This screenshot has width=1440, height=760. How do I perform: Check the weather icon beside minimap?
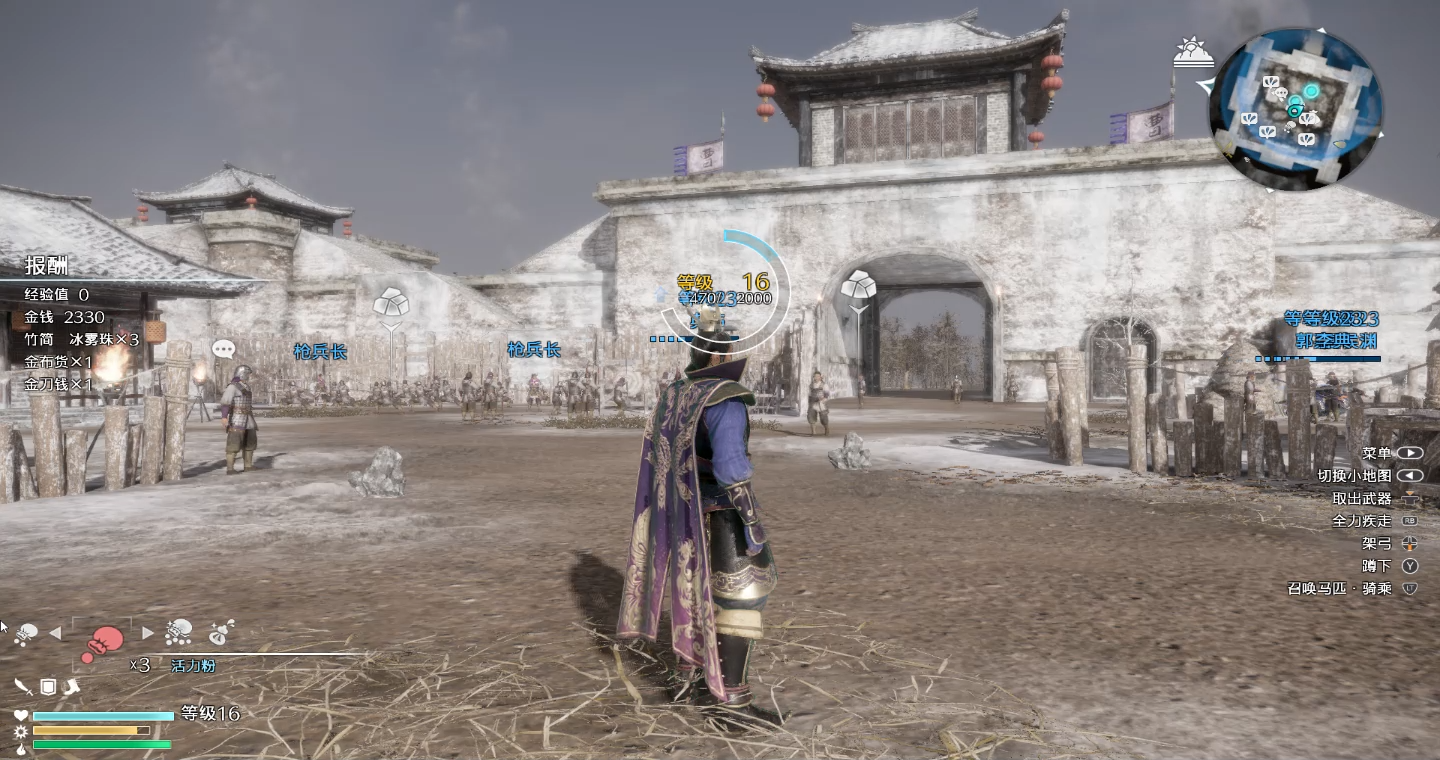tap(1193, 52)
